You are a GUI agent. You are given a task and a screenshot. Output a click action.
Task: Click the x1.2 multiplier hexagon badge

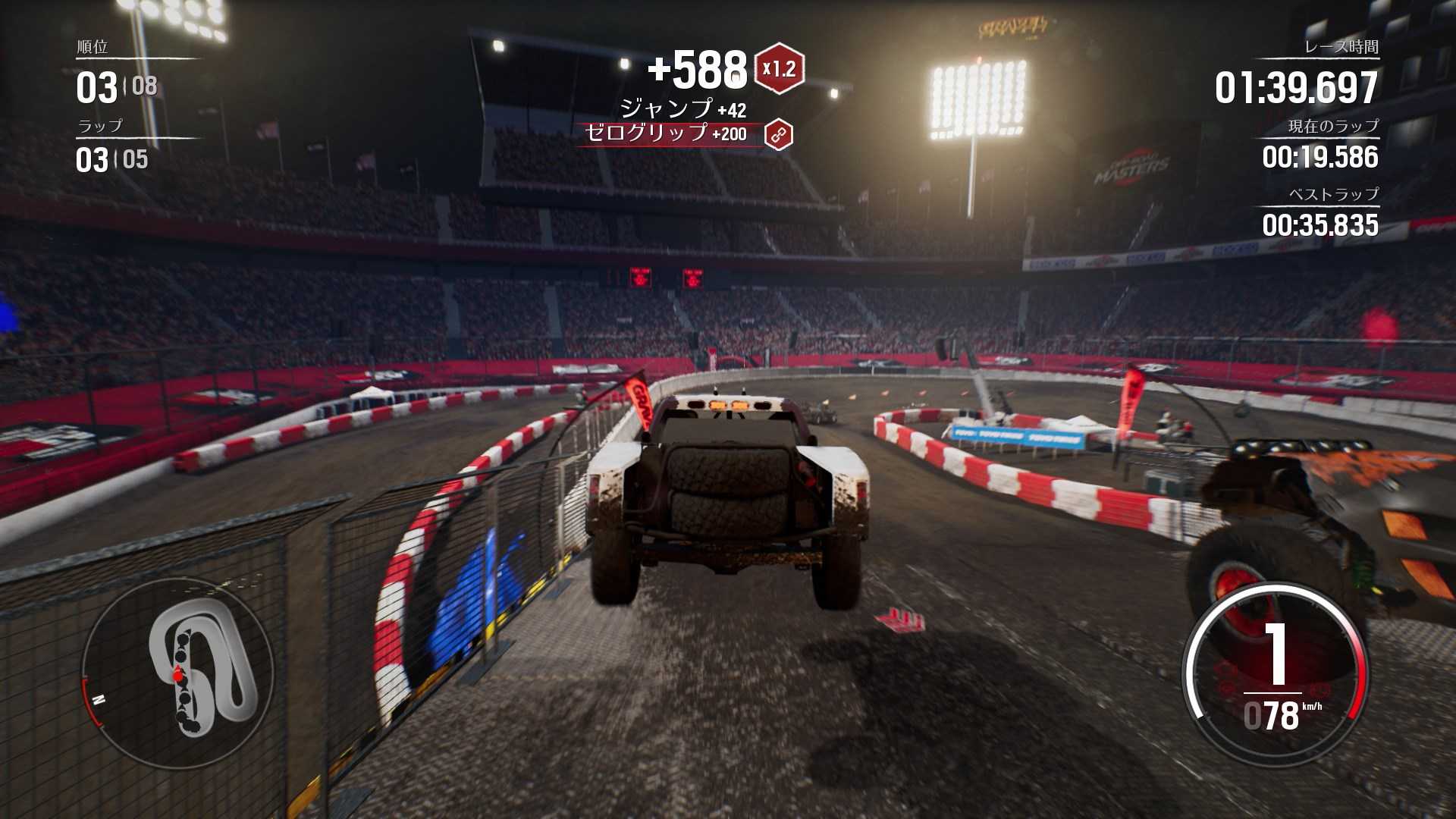(x=779, y=69)
